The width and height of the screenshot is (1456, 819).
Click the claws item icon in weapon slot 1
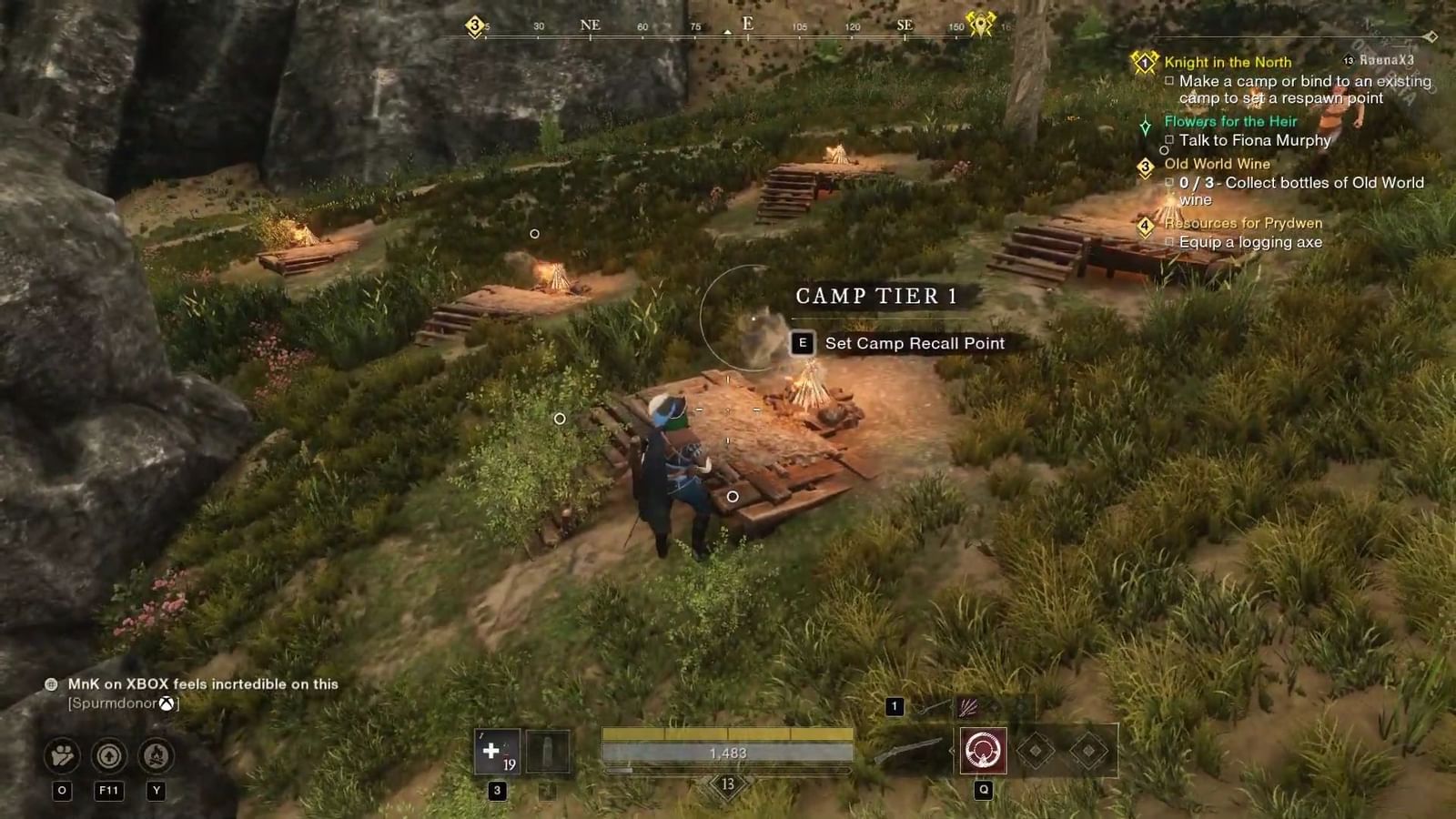(x=967, y=708)
